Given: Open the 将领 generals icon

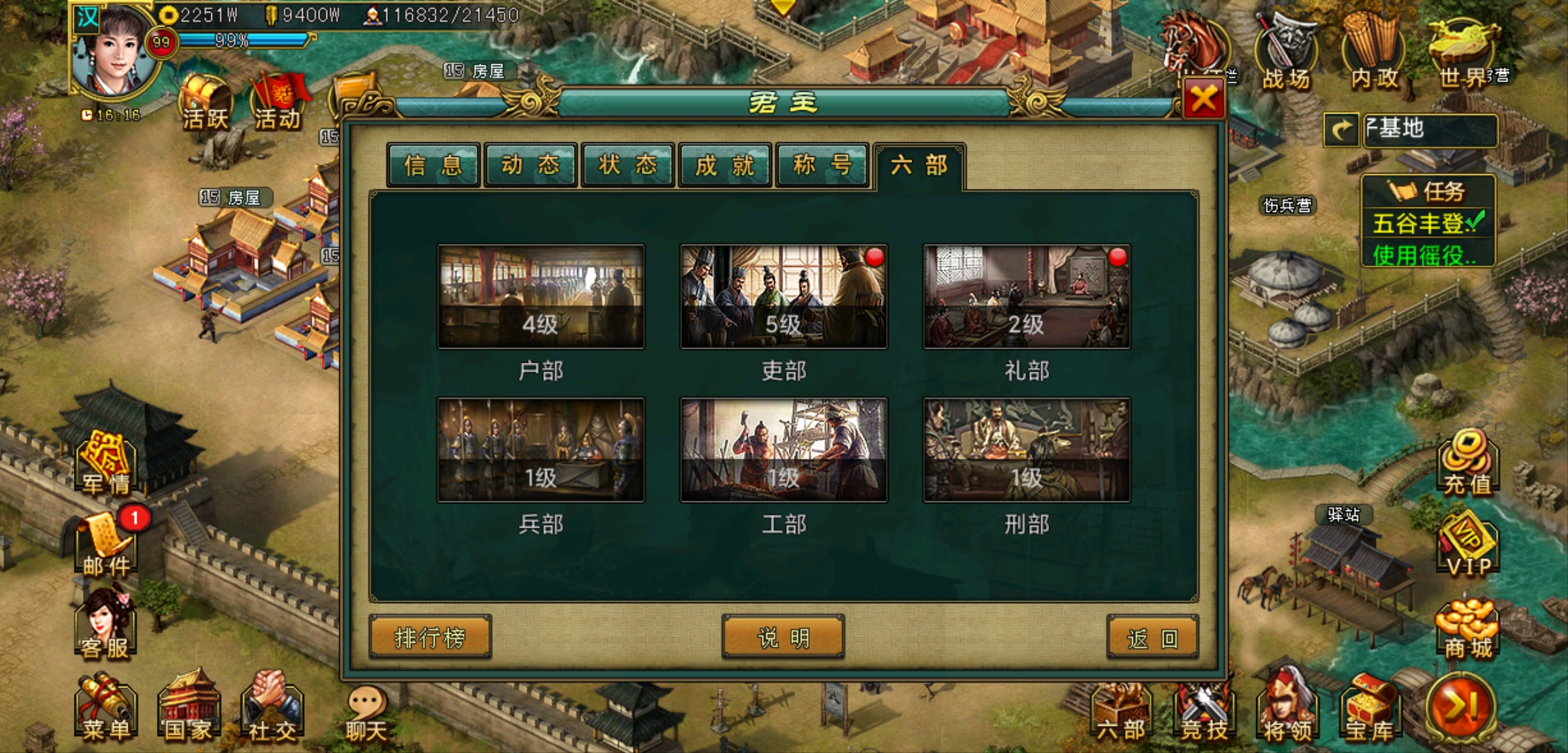Looking at the screenshot, I should [x=1287, y=711].
